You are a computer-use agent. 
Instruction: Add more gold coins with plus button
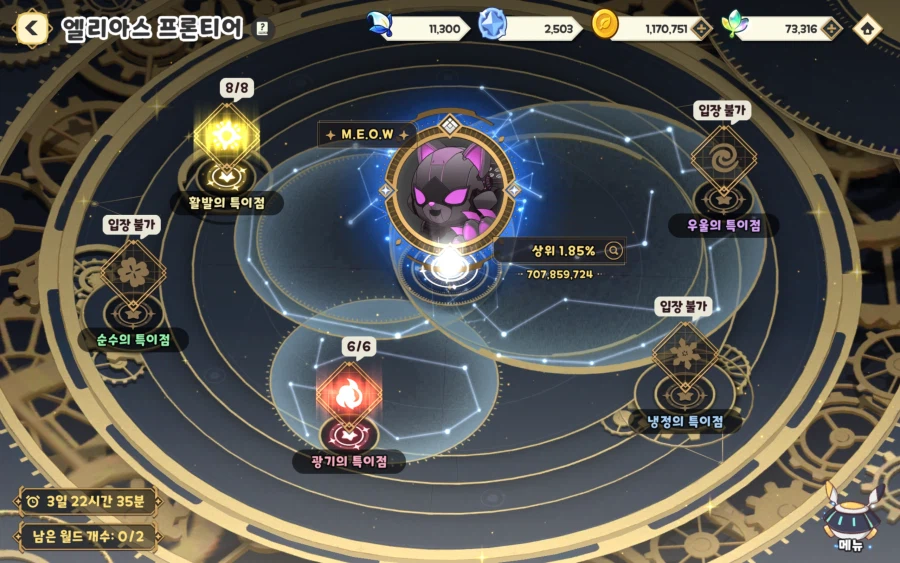(702, 29)
